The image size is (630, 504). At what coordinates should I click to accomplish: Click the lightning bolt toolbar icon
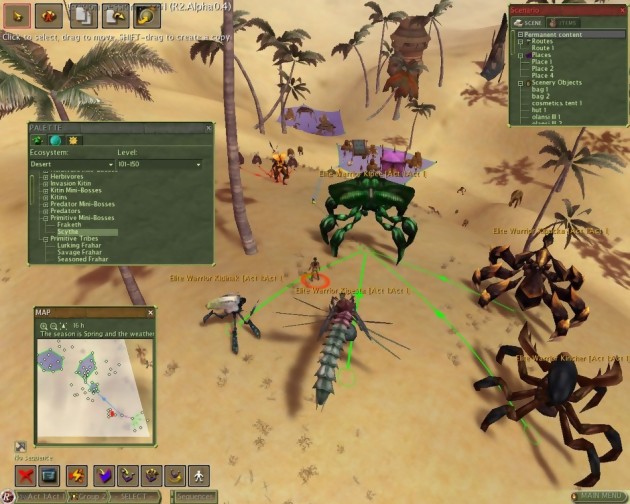76,476
